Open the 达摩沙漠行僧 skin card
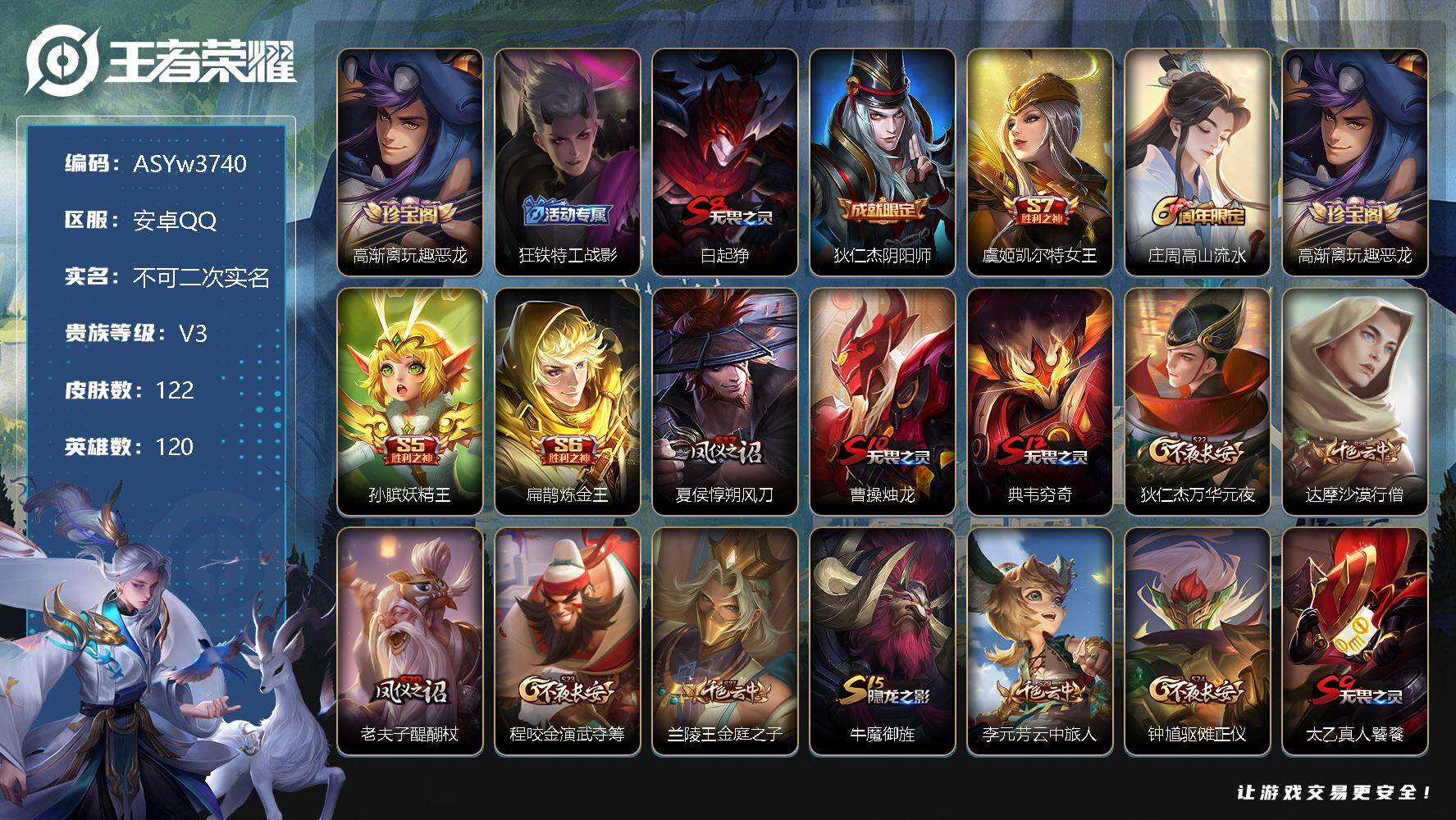 (x=1355, y=402)
